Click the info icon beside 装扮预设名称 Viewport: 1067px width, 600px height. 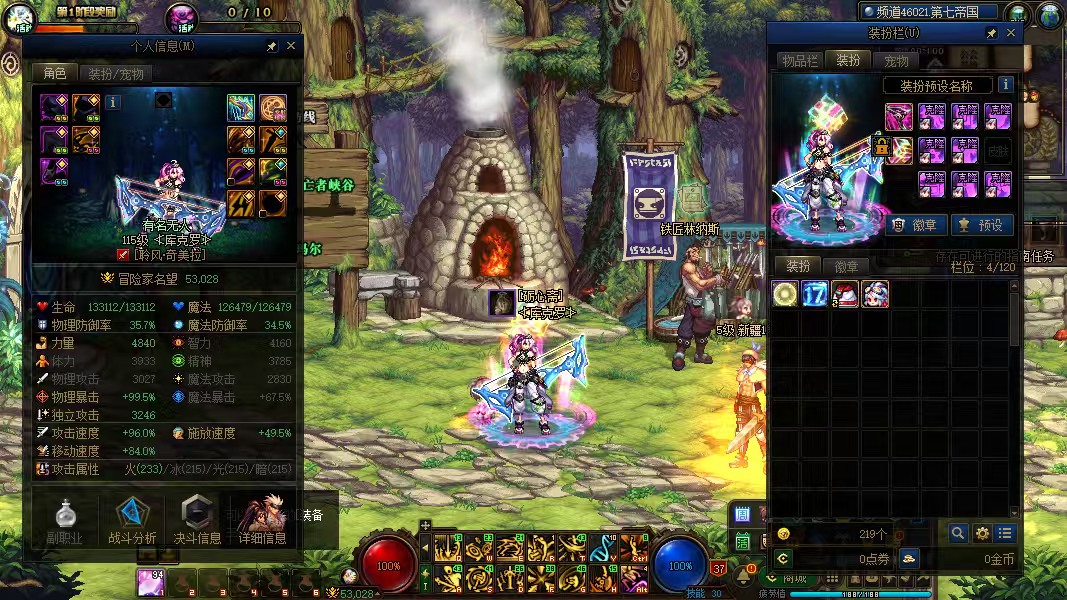click(x=1005, y=85)
